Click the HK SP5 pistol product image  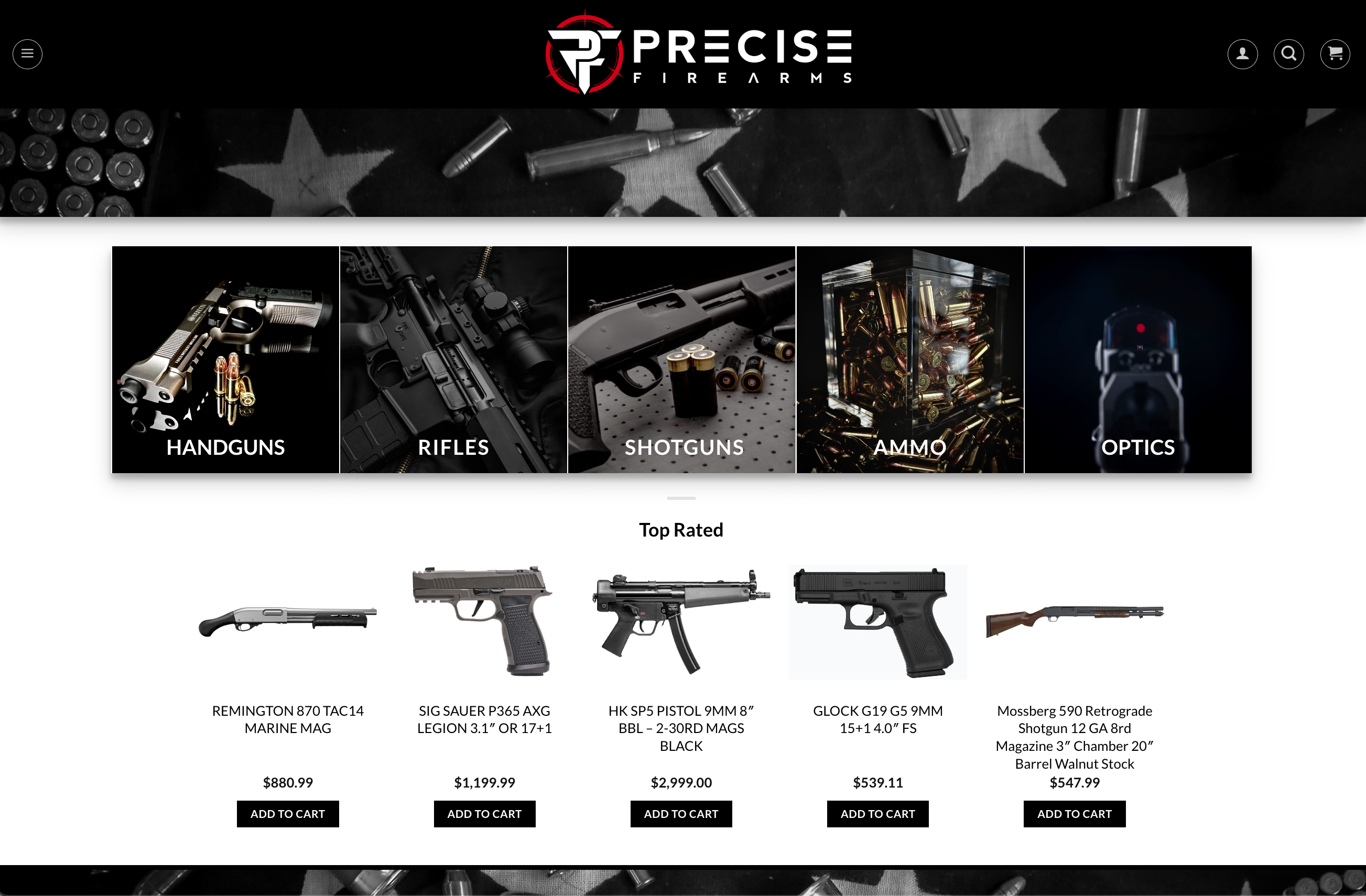tap(681, 622)
